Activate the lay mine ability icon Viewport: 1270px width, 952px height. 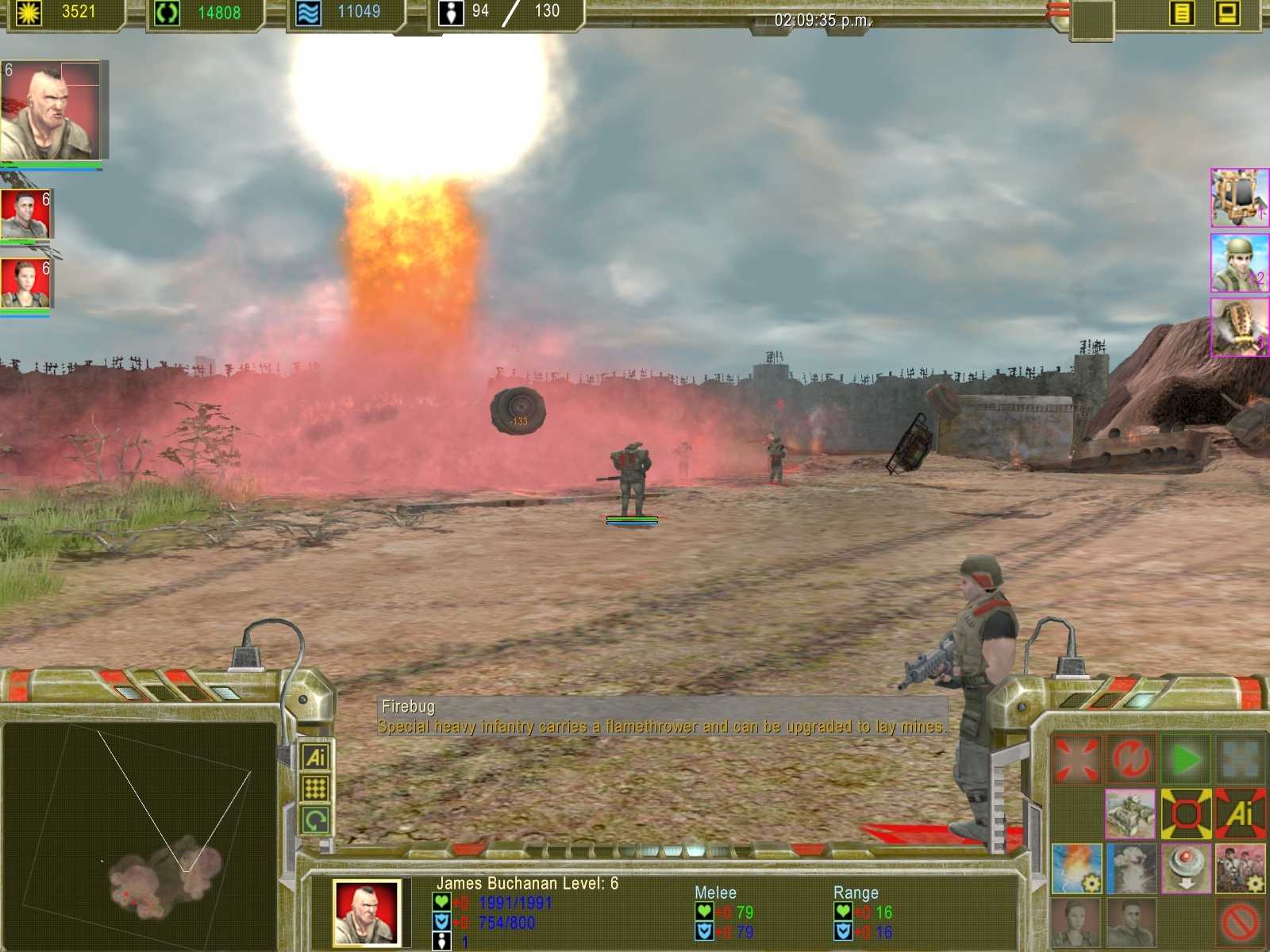click(x=1185, y=869)
